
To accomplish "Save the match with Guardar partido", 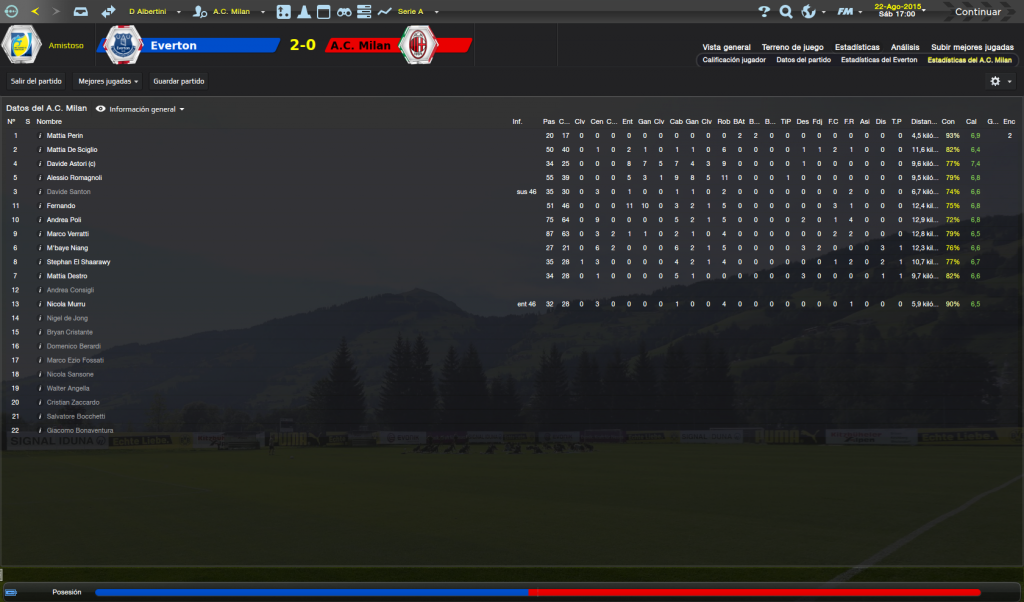I will click(x=177, y=81).
